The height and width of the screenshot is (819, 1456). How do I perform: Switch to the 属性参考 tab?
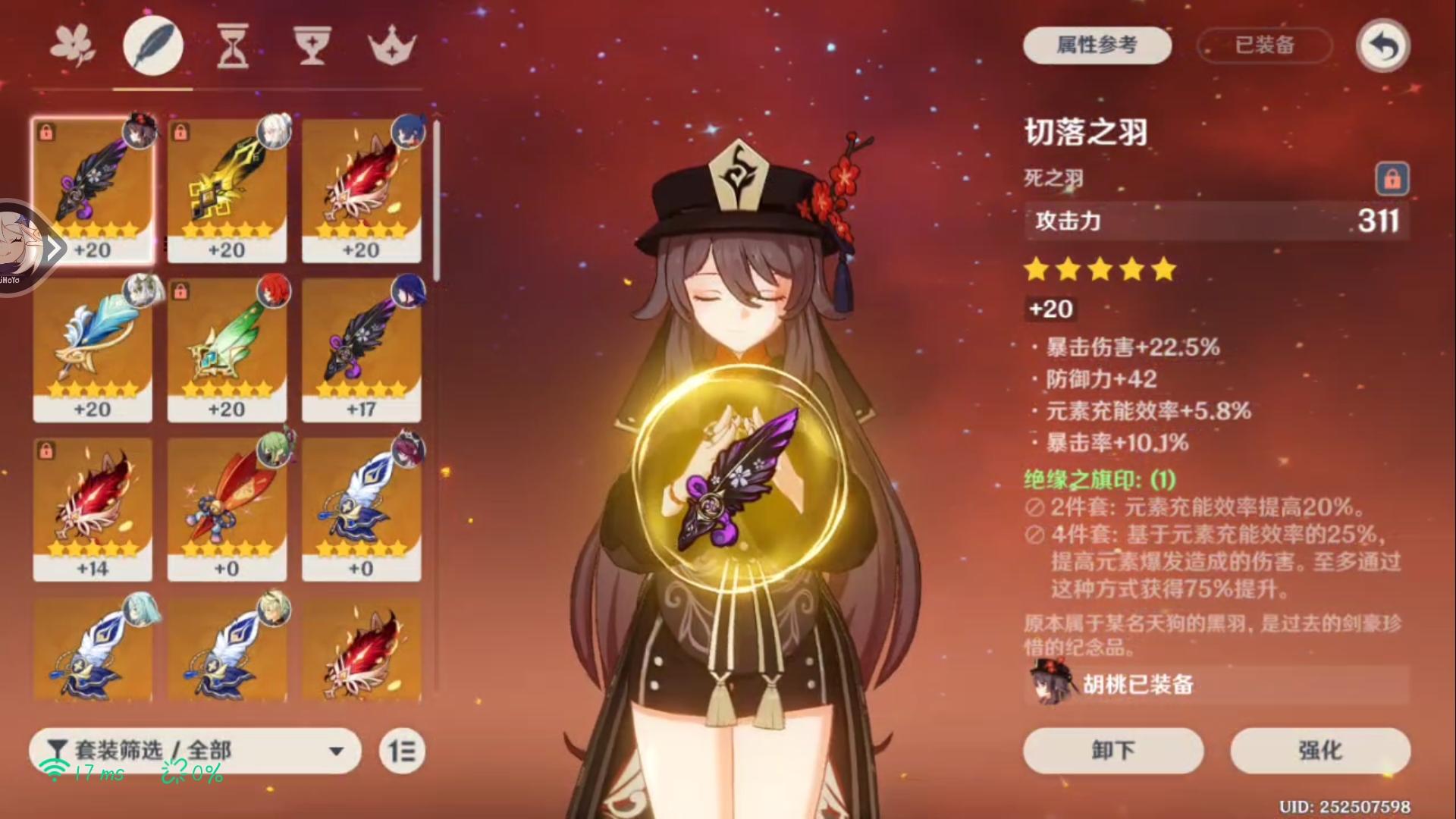coord(1097,45)
